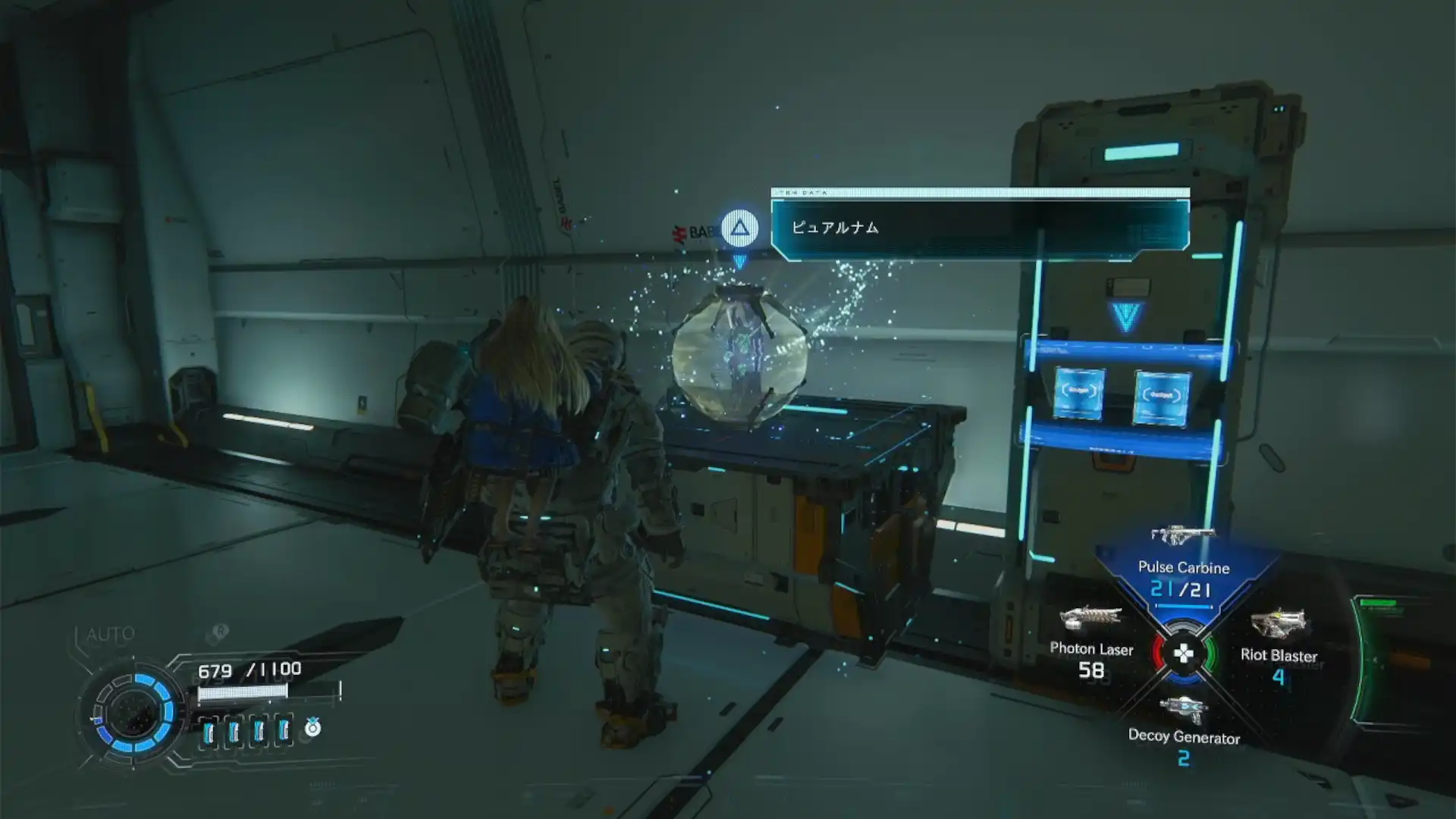The height and width of the screenshot is (819, 1456).
Task: Click the healing item icon beside the battery cells
Action: [311, 726]
